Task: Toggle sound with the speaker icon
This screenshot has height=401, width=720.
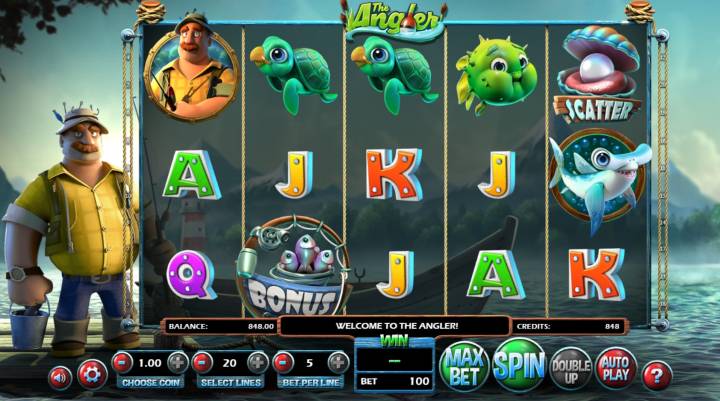Action: pos(61,376)
